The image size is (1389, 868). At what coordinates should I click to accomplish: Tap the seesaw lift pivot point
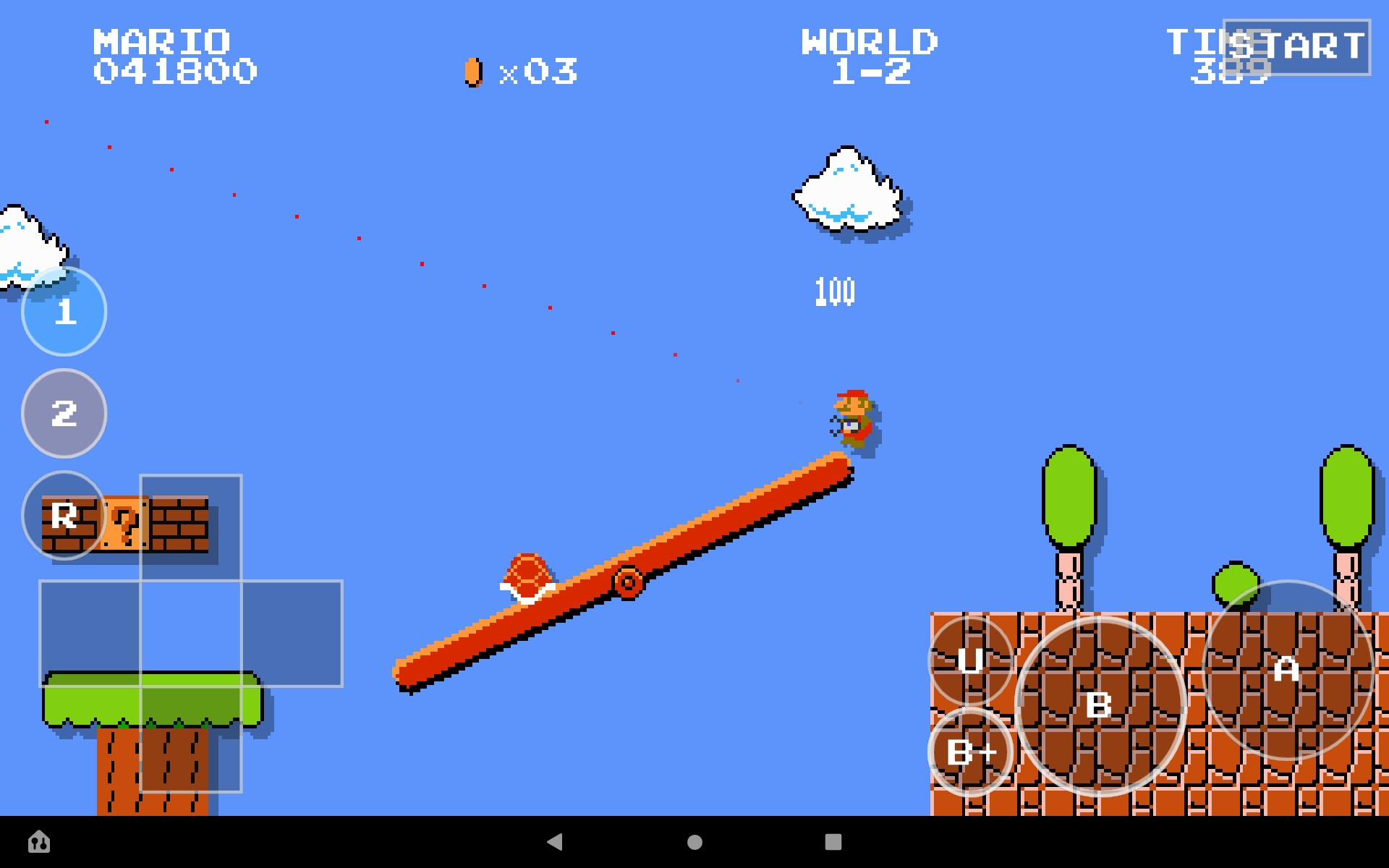click(626, 581)
